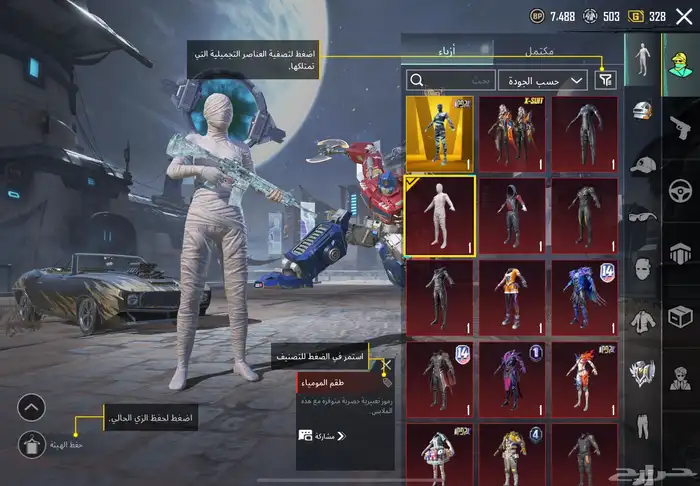
Task: Open the vehicle steering wheel category
Action: pos(681,188)
